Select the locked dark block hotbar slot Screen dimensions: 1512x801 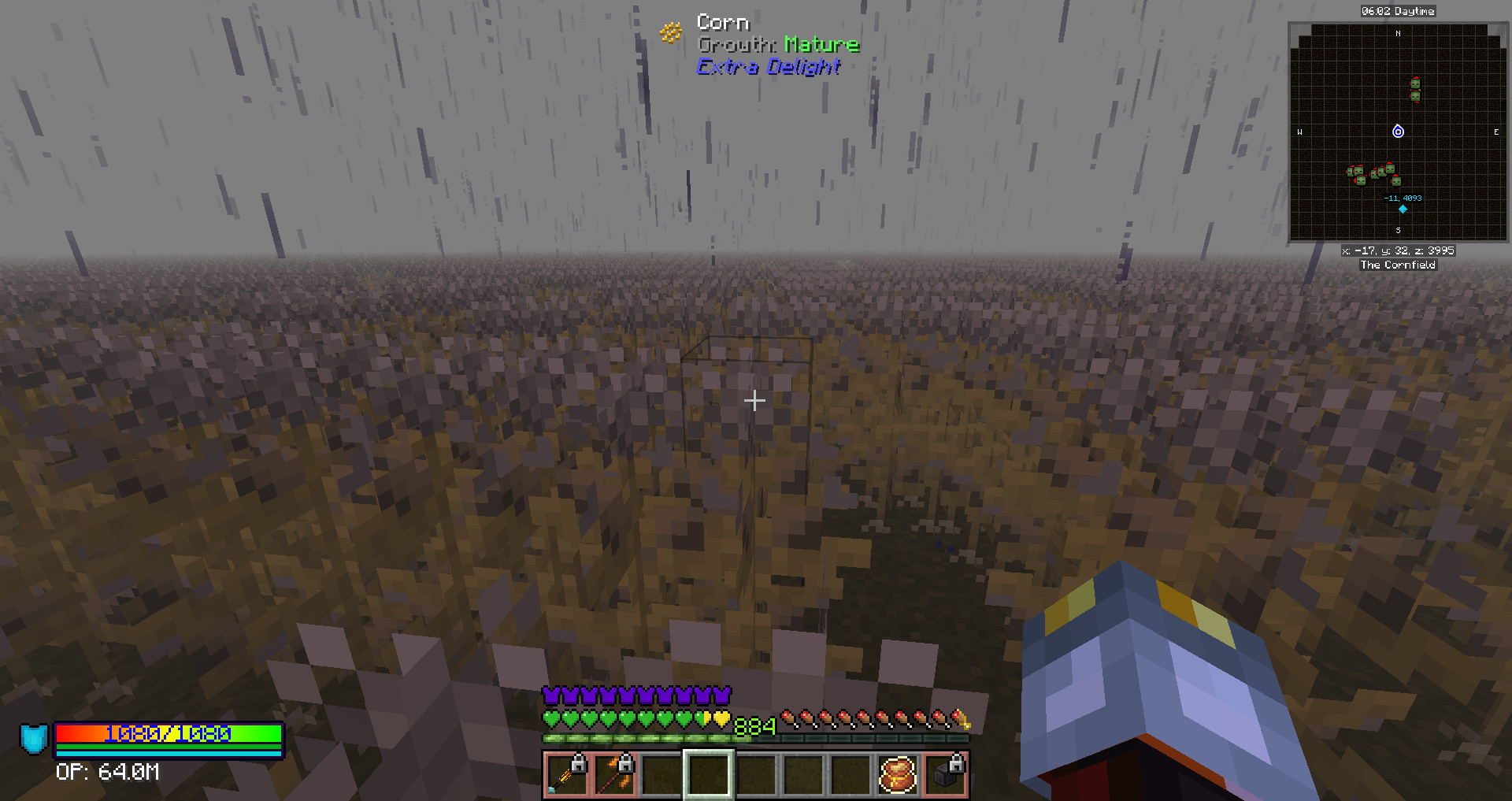(x=944, y=774)
